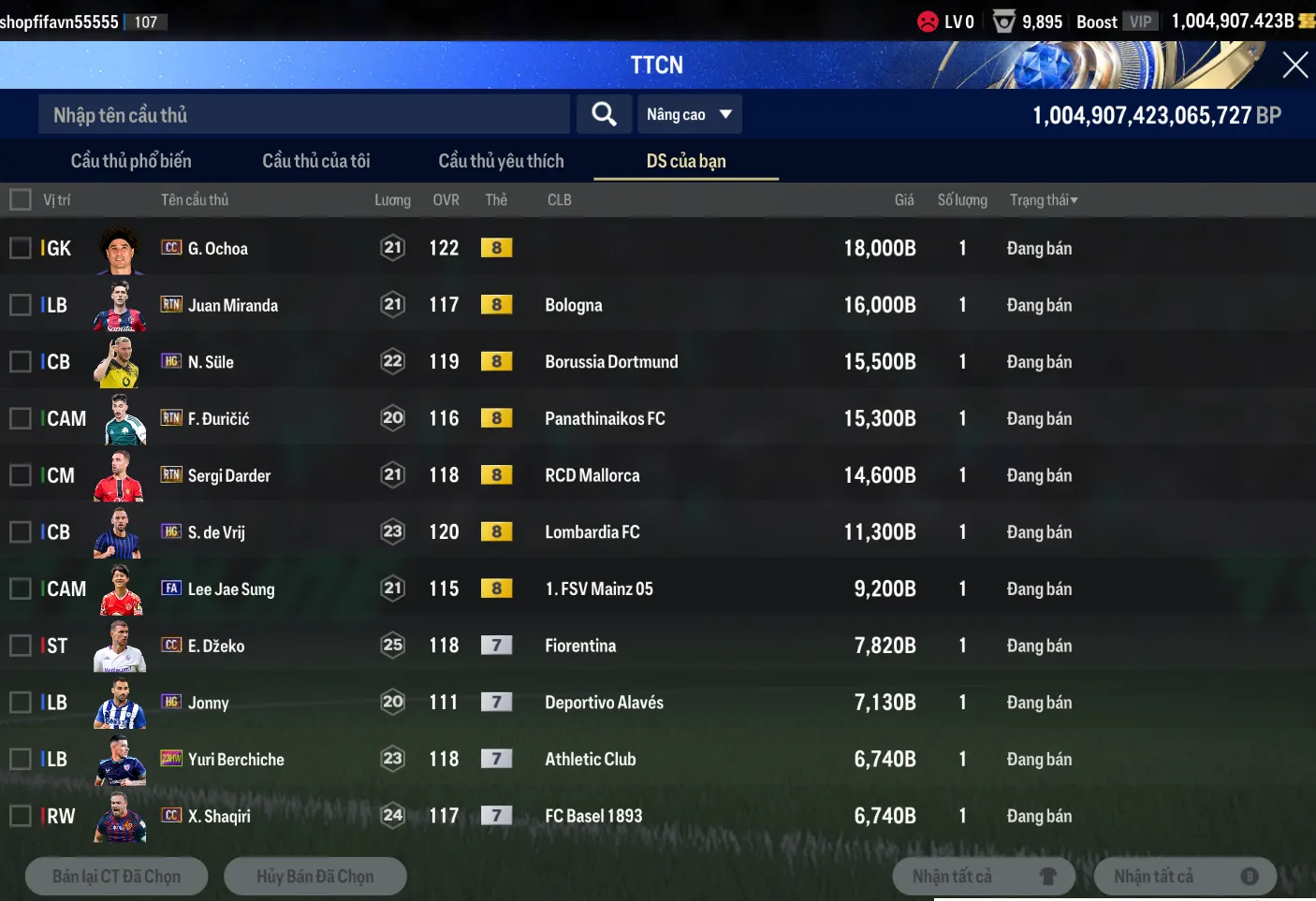
Task: Switch to Cầu thủ phổ biến tab
Action: point(131,161)
